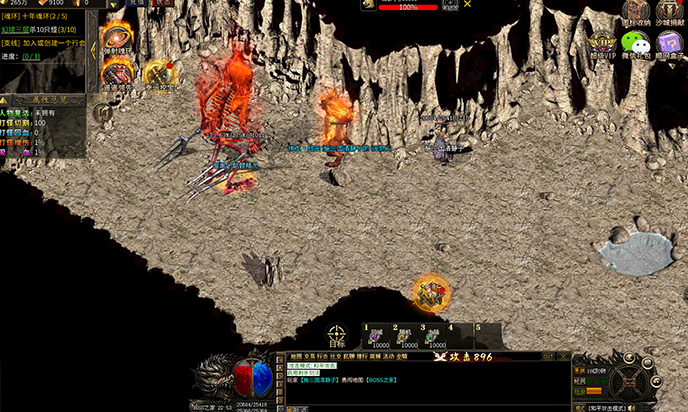Claim the green WeChat gift pack icon

click(635, 43)
